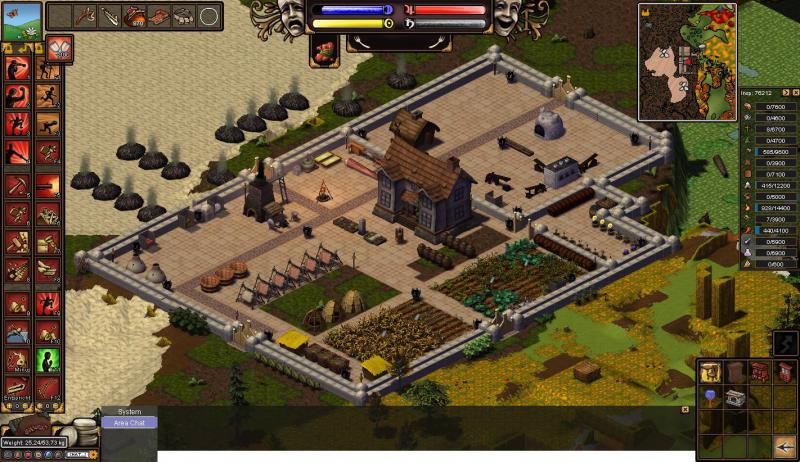Screen dimensions: 800x462
Task: Activate the green glowing figure skill
Action: (x=48, y=360)
